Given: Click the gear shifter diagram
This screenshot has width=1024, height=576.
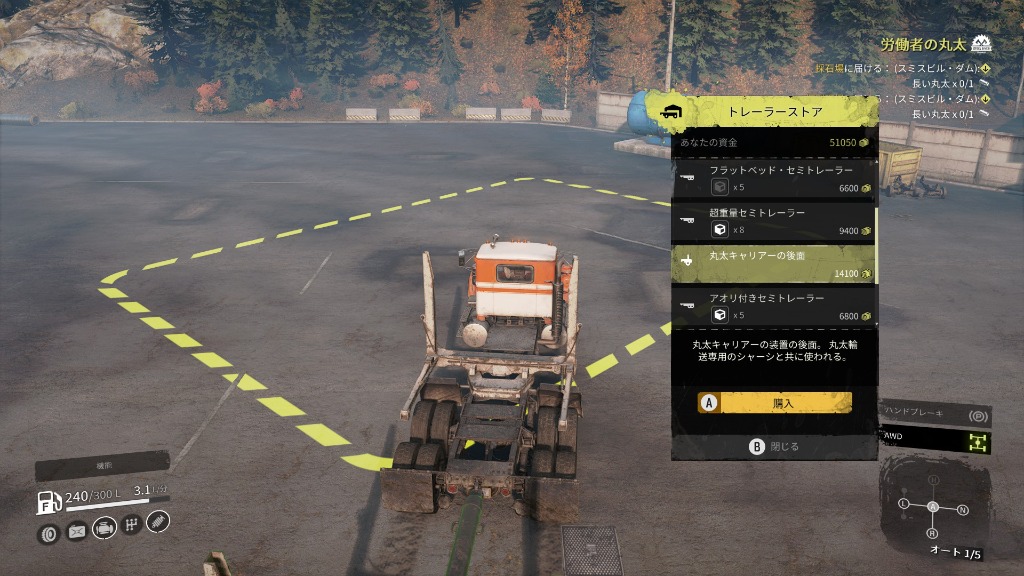Looking at the screenshot, I should [934, 507].
